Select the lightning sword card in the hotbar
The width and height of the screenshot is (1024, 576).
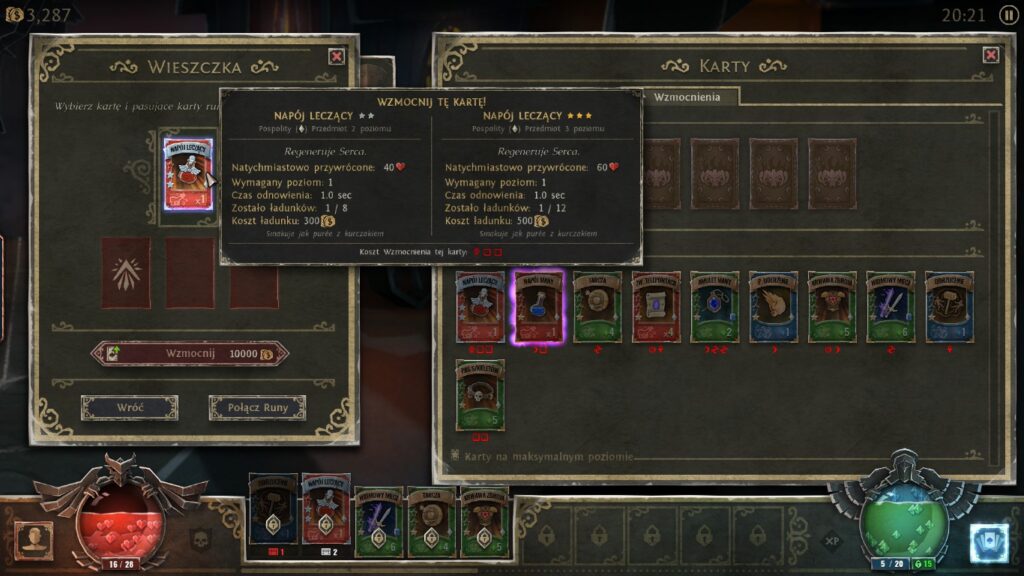(379, 518)
